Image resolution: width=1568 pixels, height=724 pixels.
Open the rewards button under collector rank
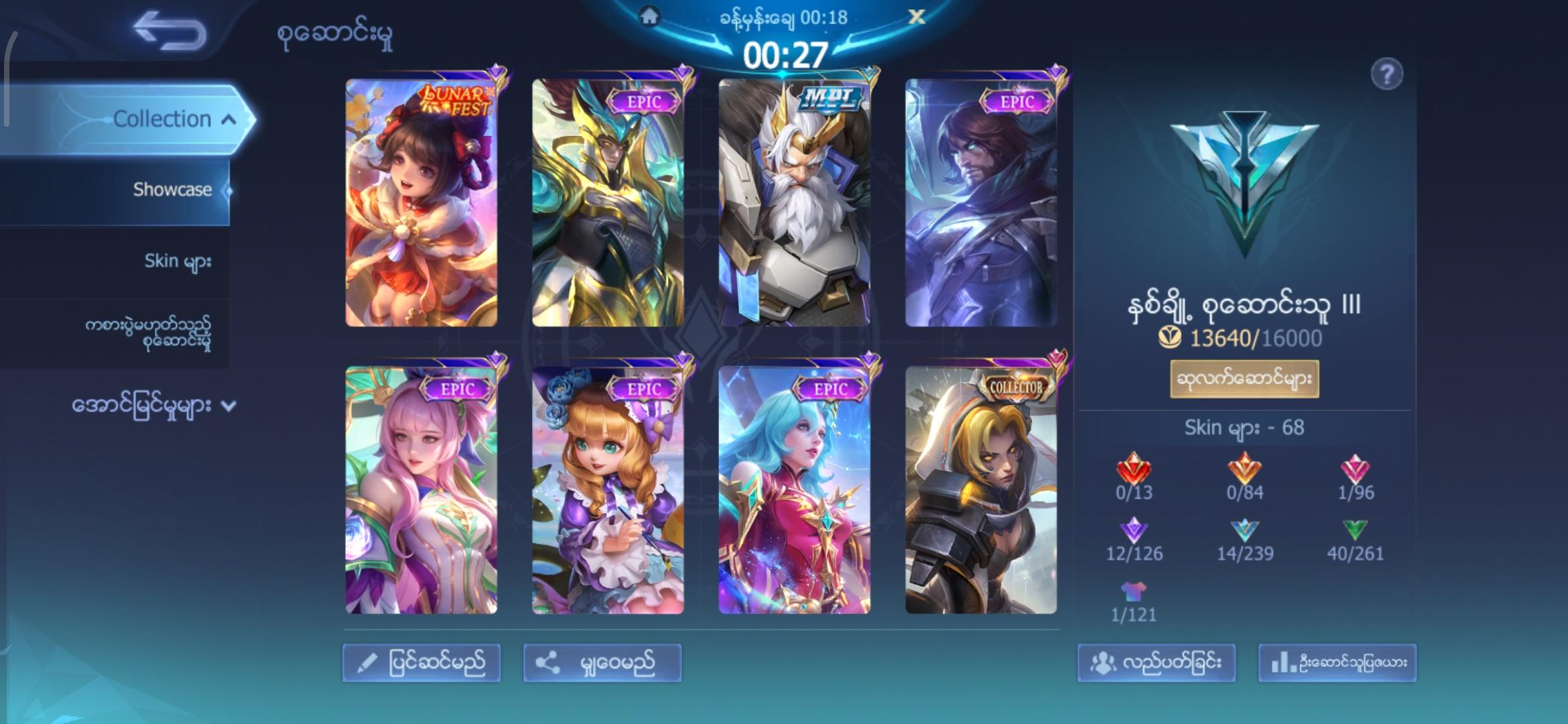tap(1244, 379)
